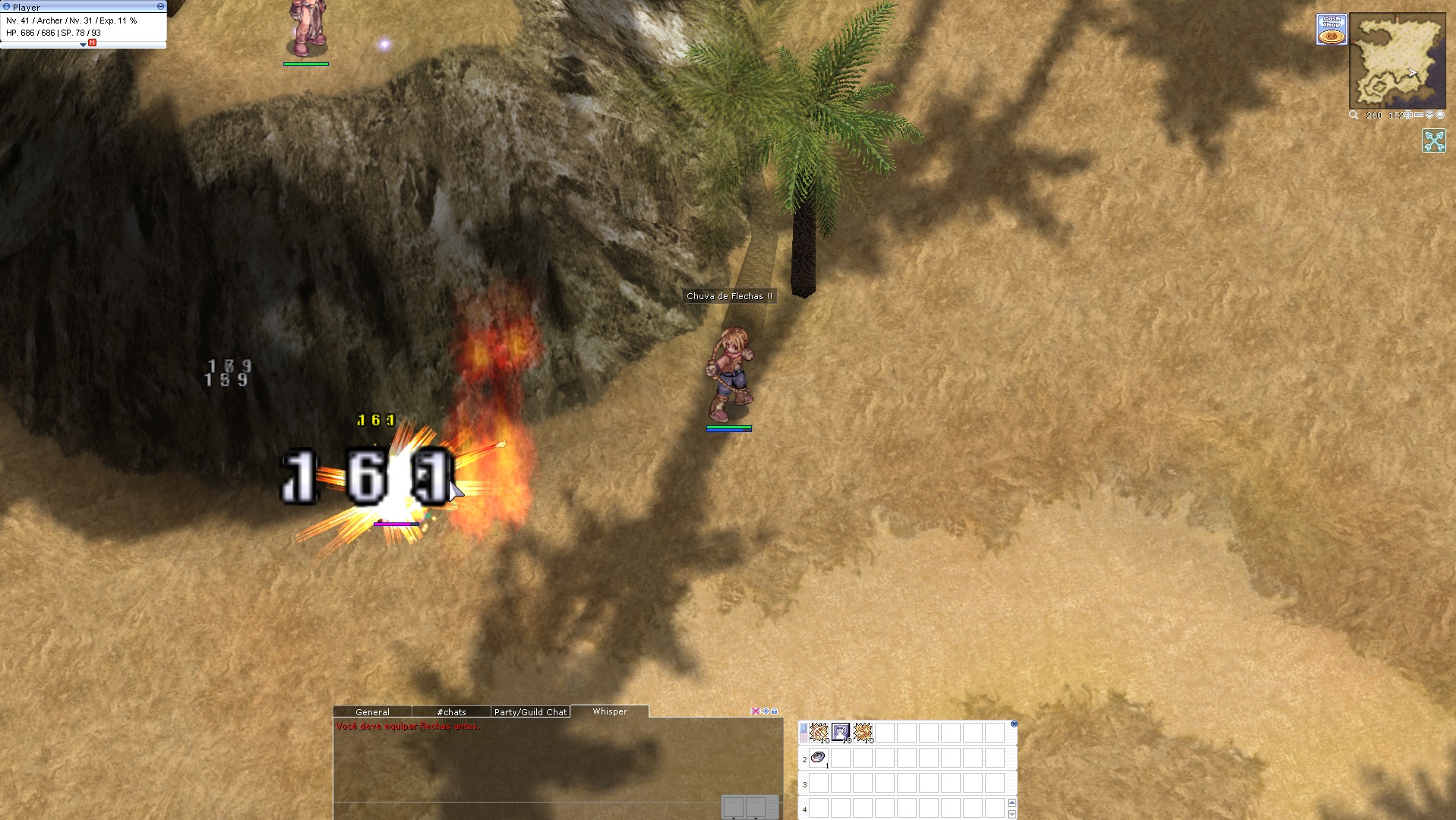Click the crossed arrows icon below minimap
This screenshot has width=1456, height=820.
tap(1434, 140)
